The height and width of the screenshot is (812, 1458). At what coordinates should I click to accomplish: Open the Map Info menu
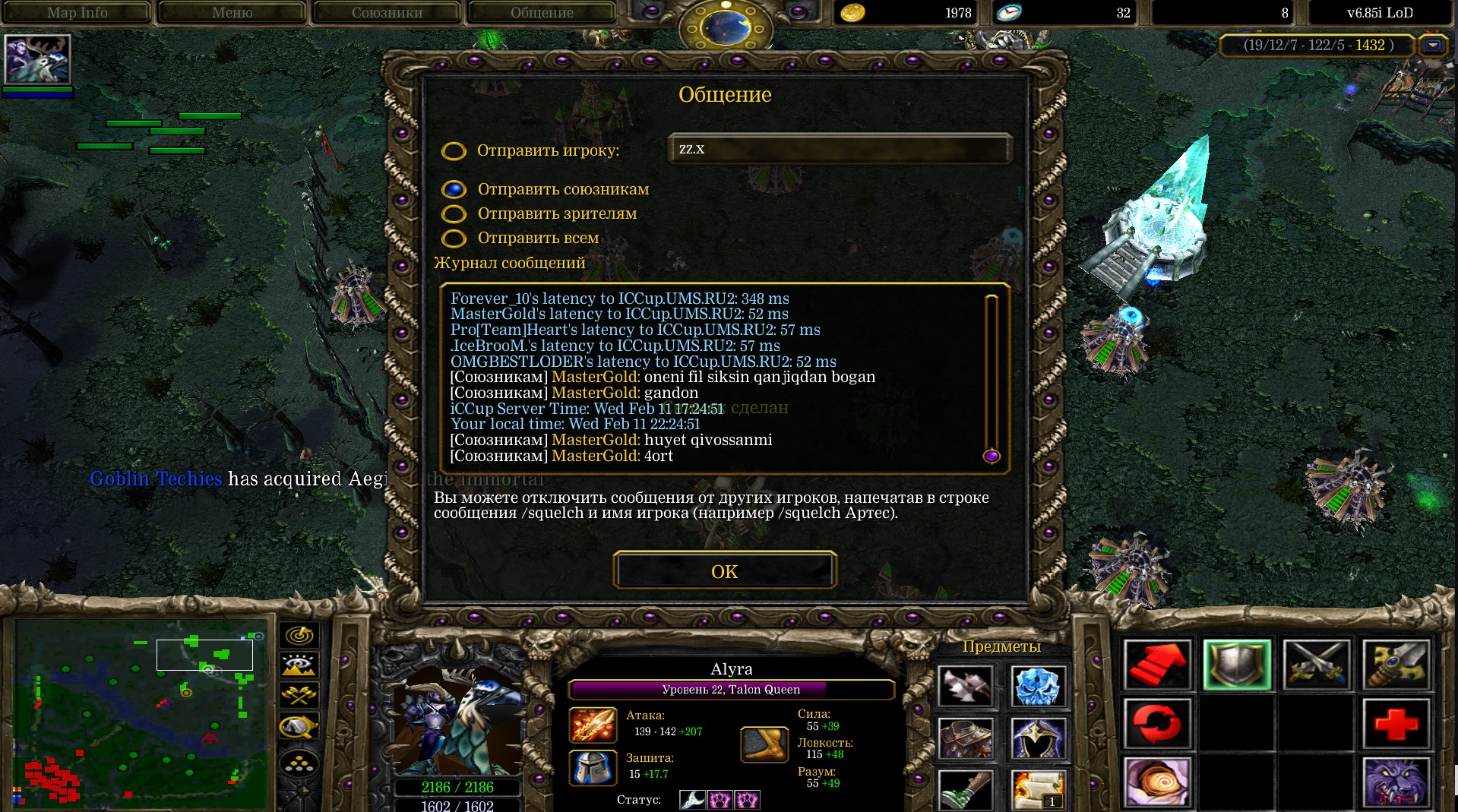click(x=77, y=12)
